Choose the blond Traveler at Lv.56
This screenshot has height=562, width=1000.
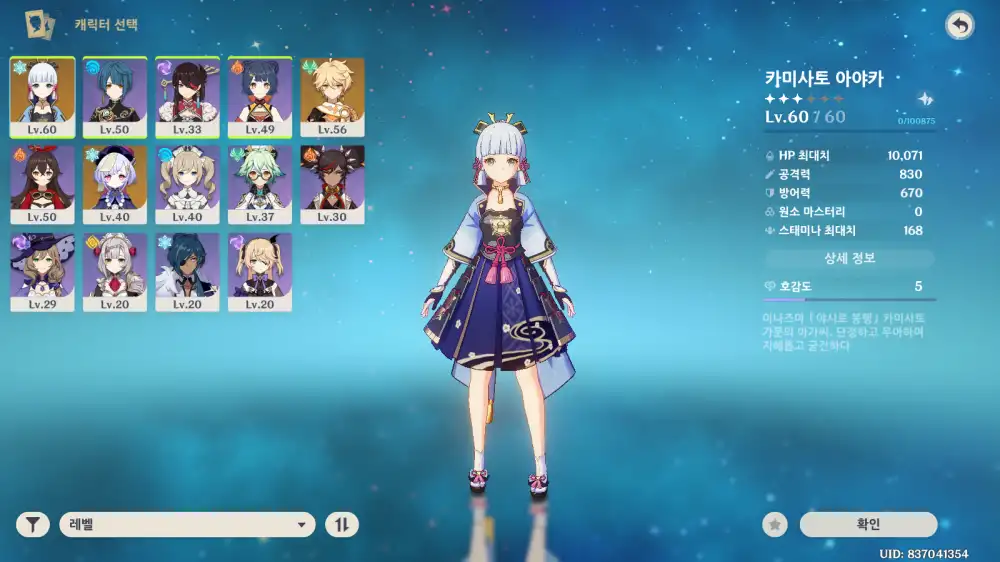point(332,96)
